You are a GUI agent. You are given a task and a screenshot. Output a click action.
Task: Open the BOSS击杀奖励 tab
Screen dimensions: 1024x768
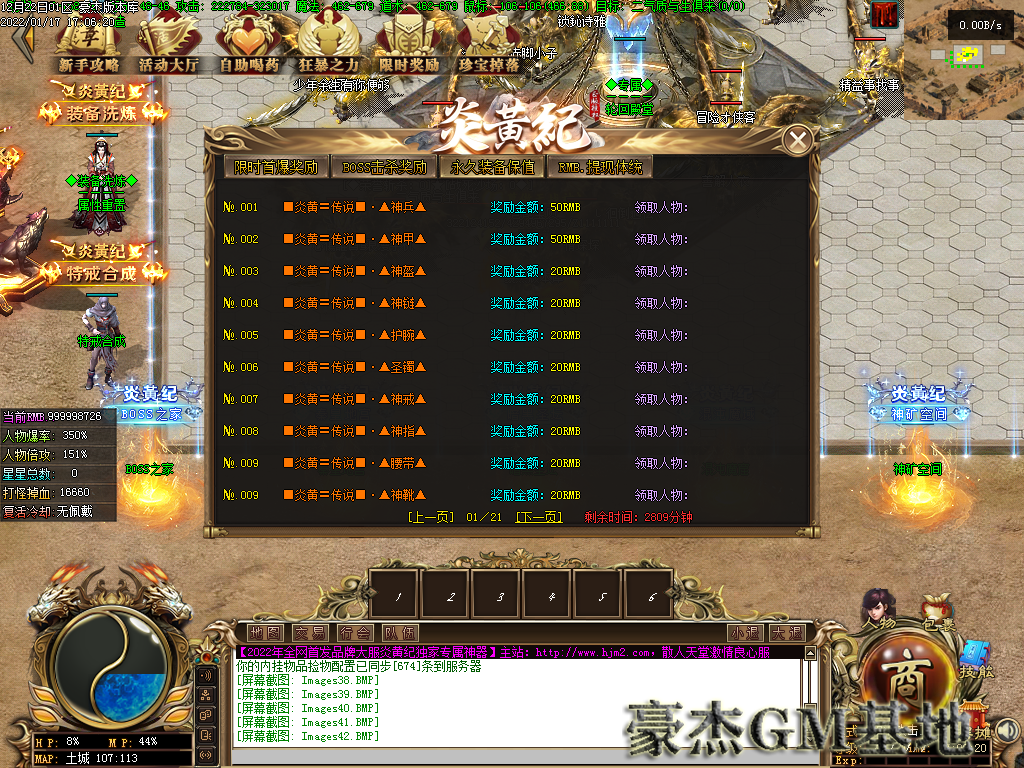[x=384, y=167]
